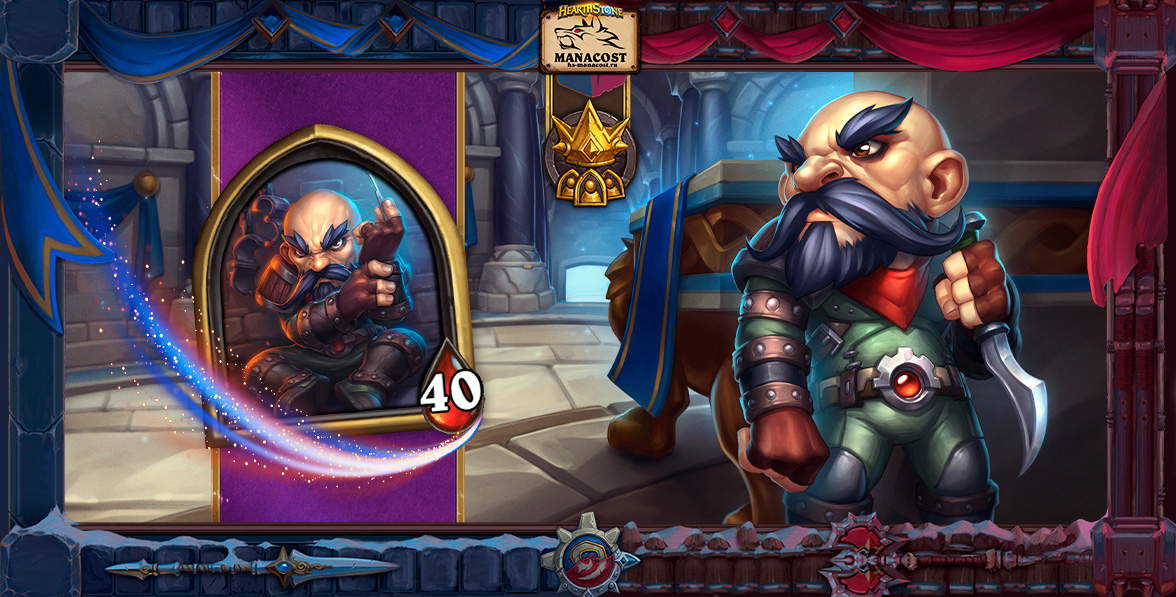Screen dimensions: 1176x597
Task: Click the Hearthstone Manacost logo banner
Action: click(x=589, y=40)
